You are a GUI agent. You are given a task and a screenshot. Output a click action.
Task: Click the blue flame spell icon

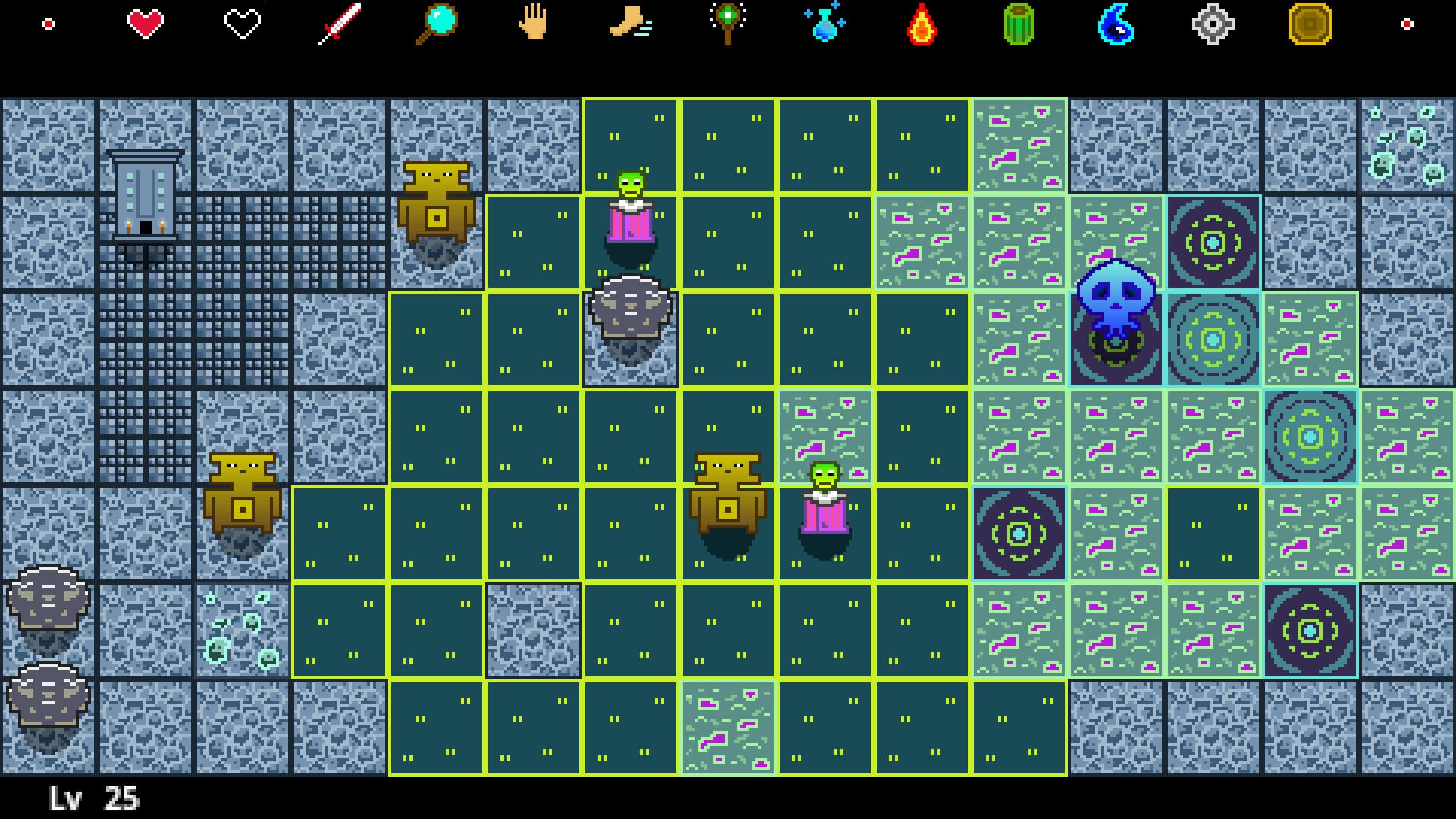coord(1115,24)
